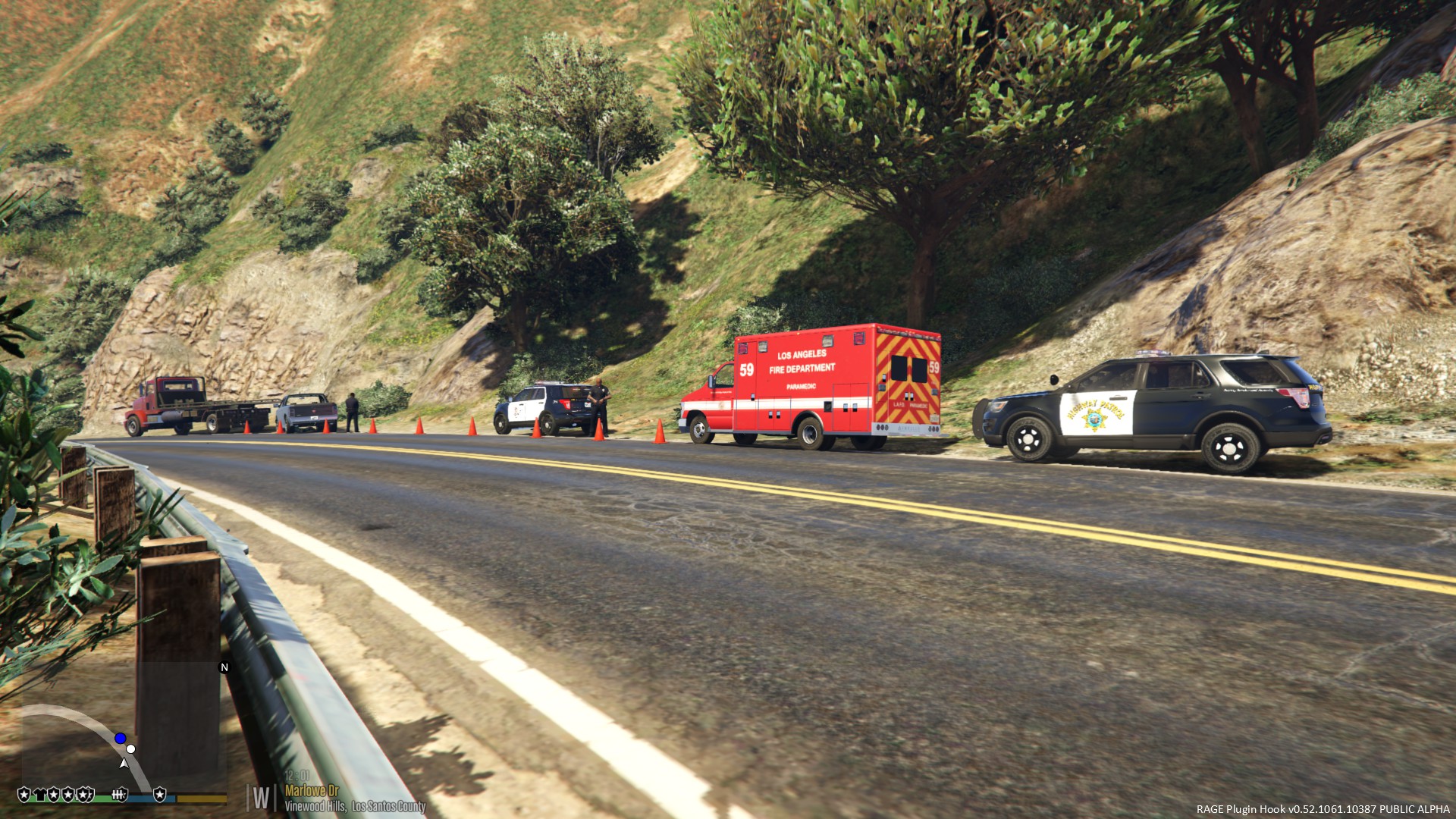Click the jail bars blip on the minimap

tap(118, 795)
